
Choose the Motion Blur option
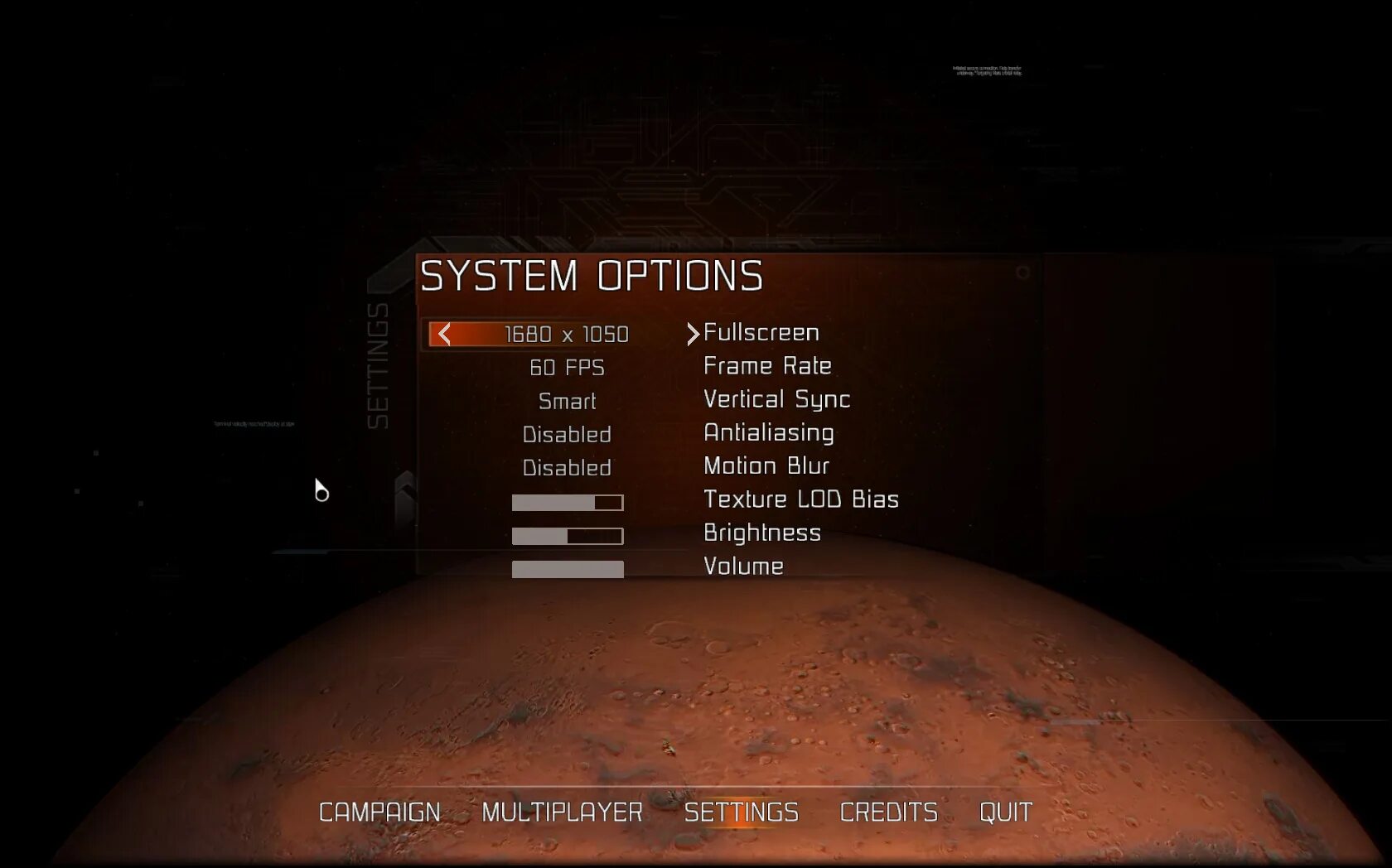tap(766, 466)
